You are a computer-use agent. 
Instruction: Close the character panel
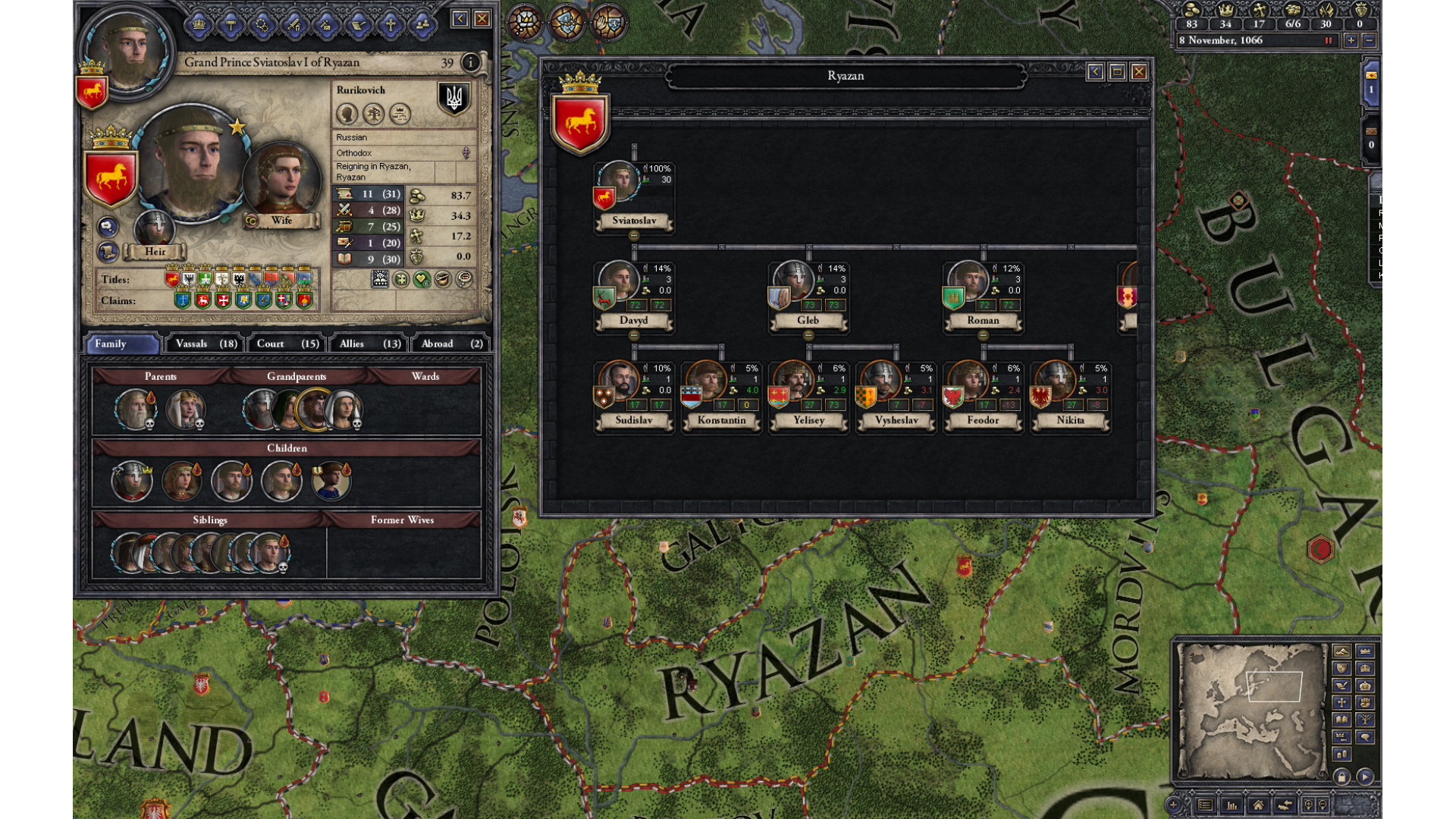[x=482, y=19]
